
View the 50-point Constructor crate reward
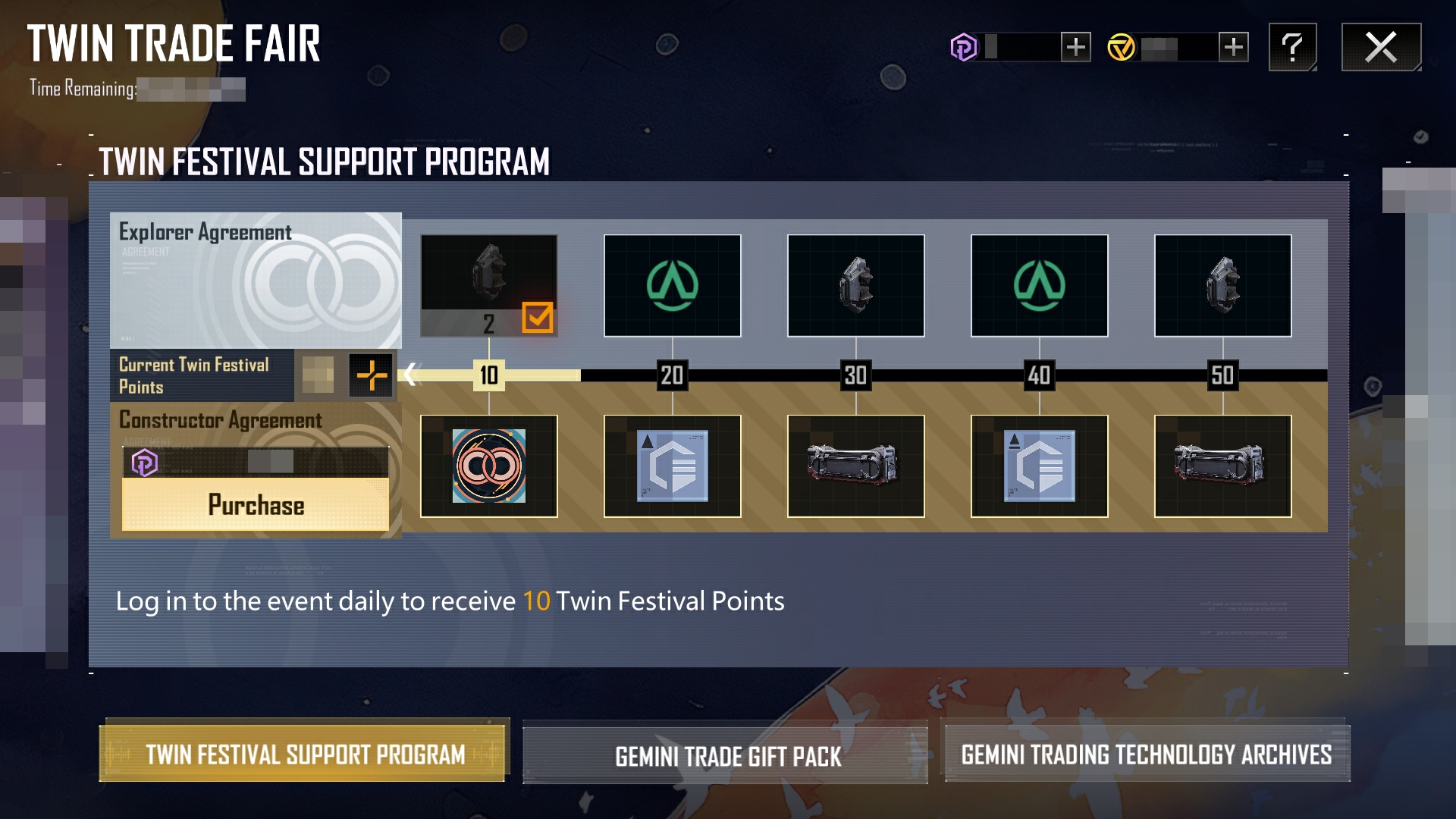pos(1223,466)
